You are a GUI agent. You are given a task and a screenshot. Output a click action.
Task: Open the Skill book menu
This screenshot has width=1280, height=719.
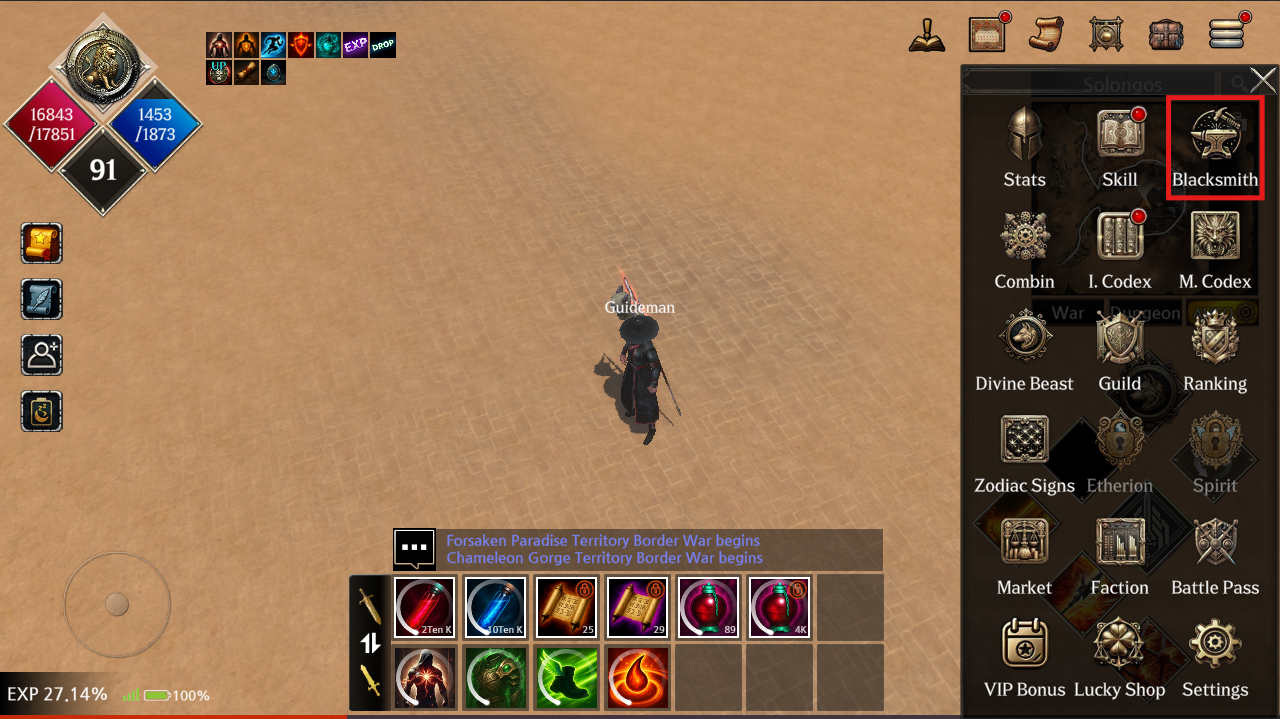[x=1119, y=146]
